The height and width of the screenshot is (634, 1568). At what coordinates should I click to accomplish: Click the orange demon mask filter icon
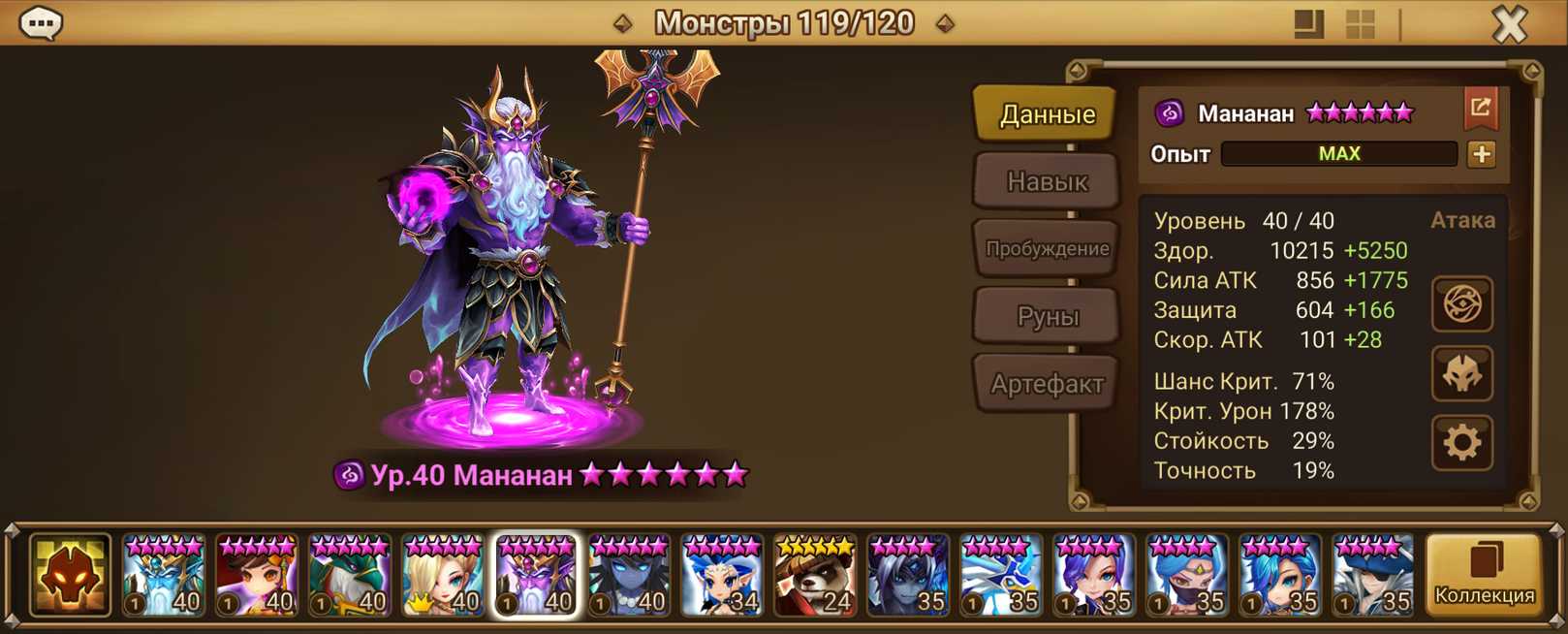click(x=70, y=576)
